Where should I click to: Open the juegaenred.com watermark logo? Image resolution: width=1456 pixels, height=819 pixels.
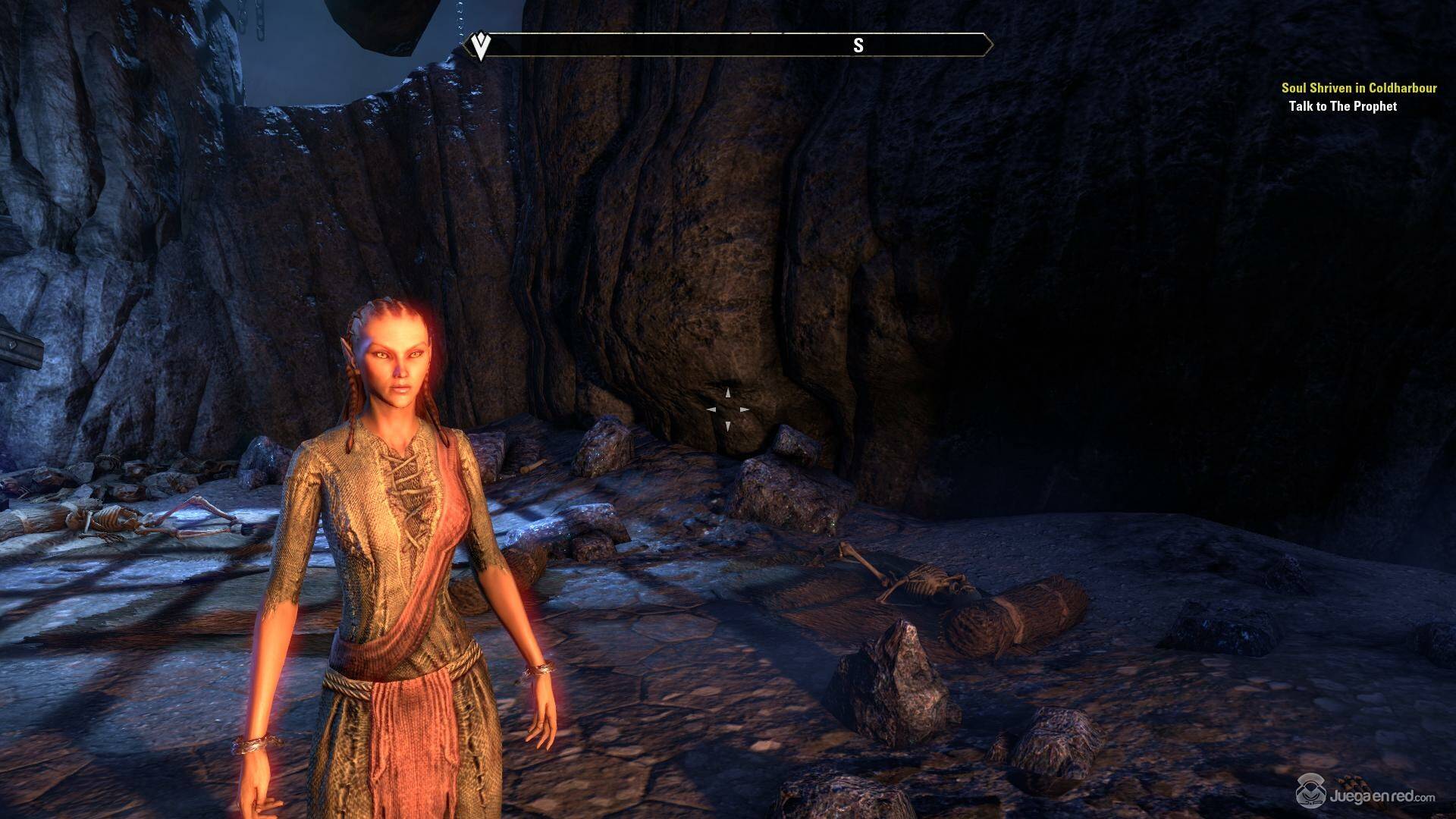(x=1367, y=795)
